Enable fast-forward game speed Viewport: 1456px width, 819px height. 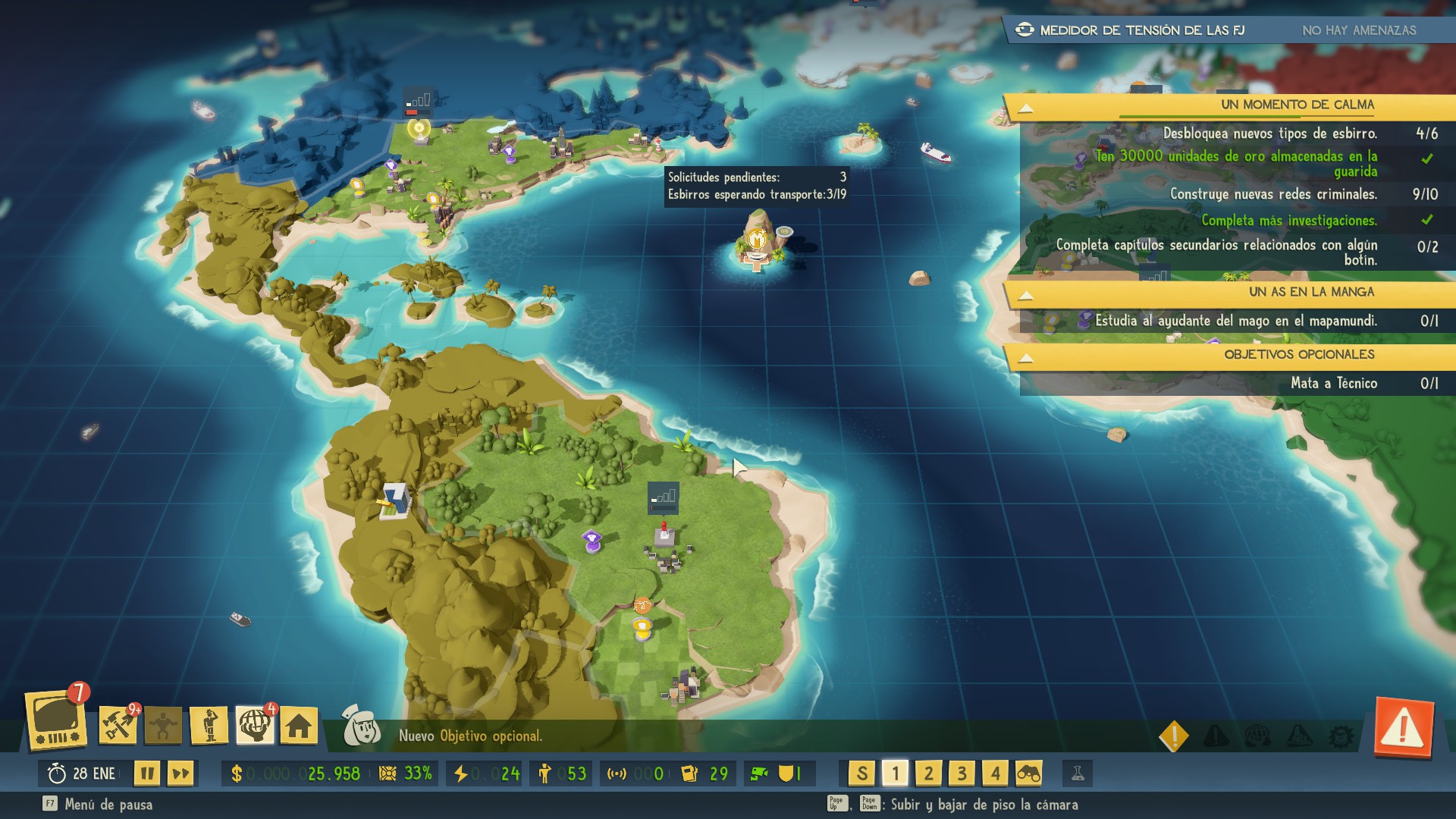[181, 774]
